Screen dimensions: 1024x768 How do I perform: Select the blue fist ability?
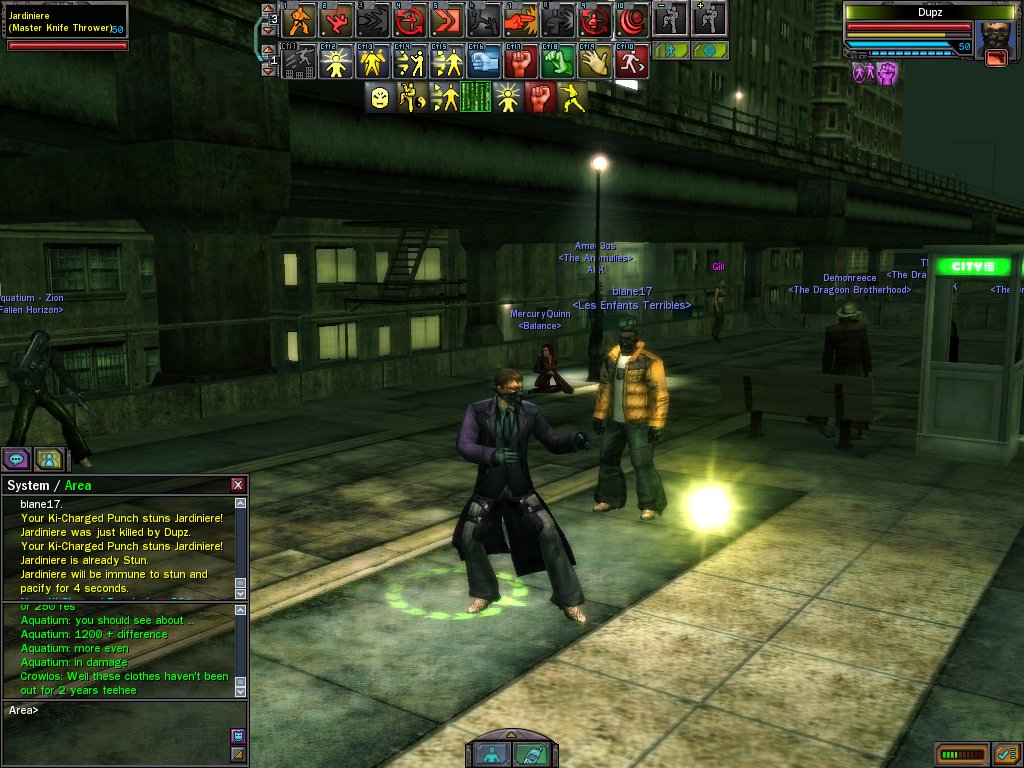485,62
